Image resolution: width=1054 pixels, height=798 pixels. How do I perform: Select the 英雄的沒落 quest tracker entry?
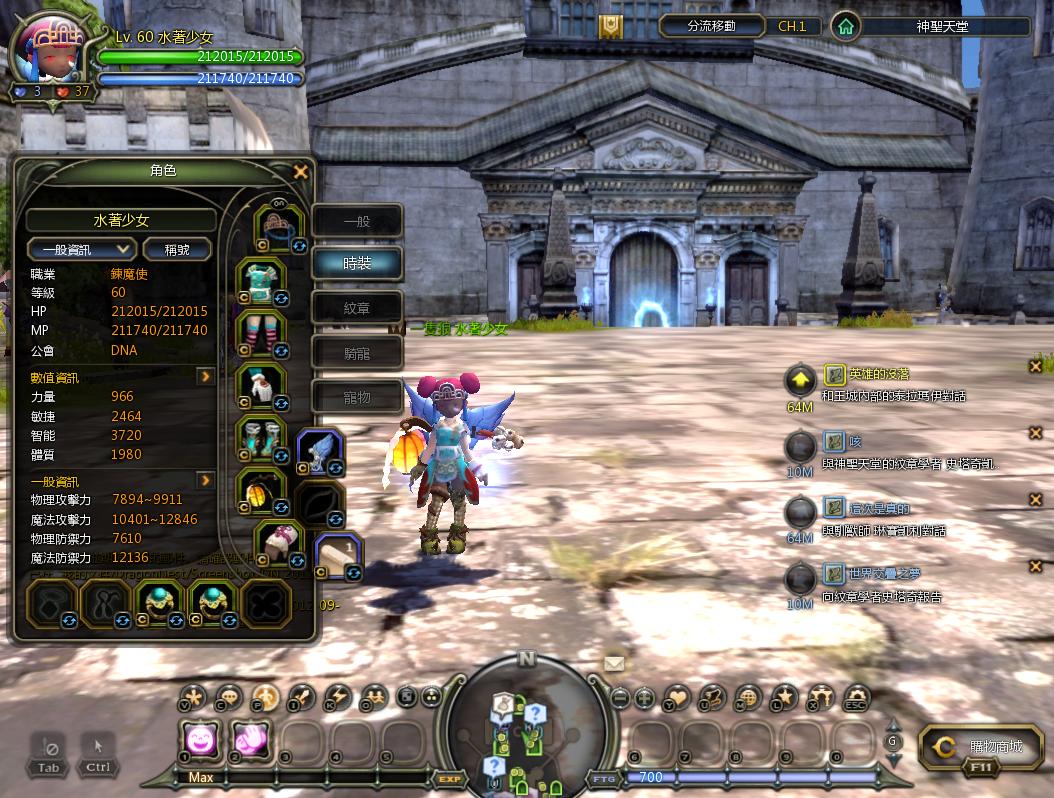[x=877, y=374]
